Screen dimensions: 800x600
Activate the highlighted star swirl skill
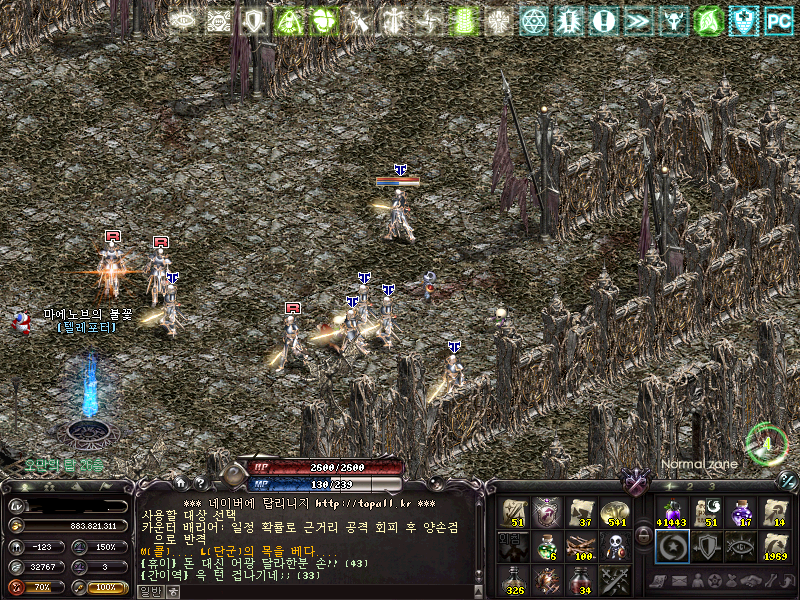672,546
